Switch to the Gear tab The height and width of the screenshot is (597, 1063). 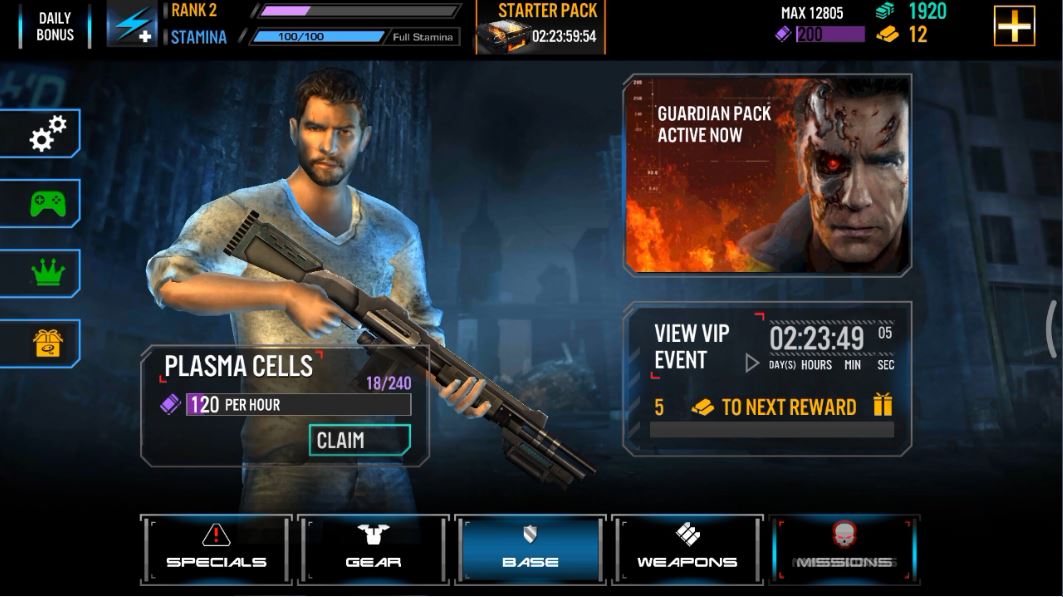374,549
